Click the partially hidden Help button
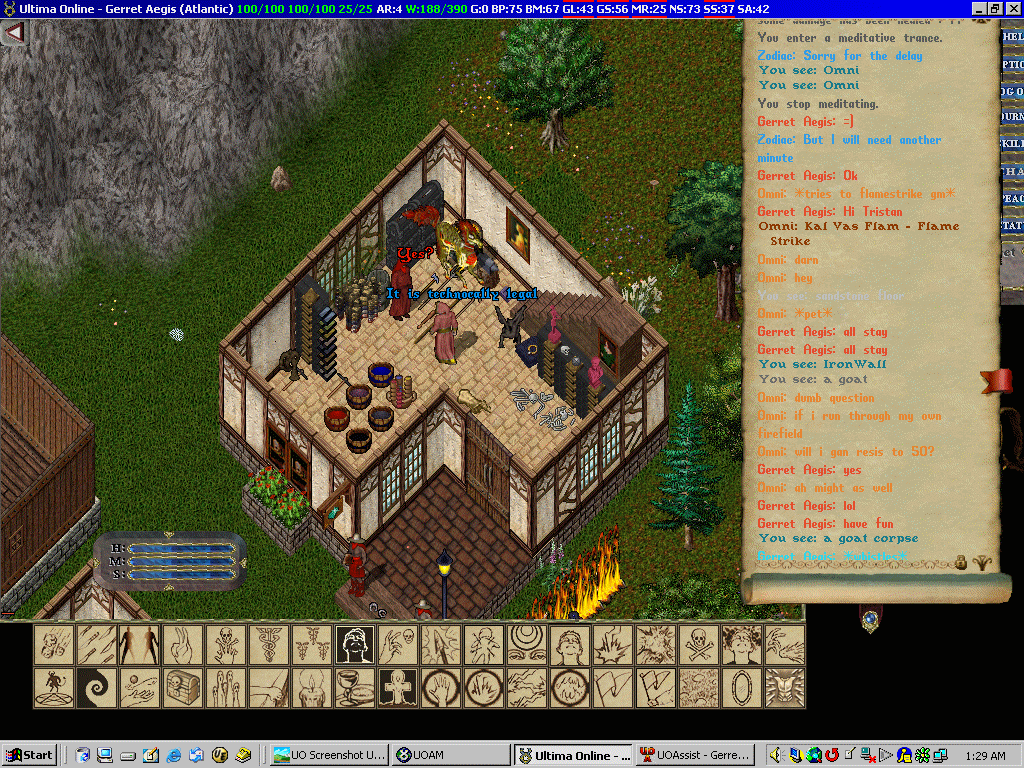Viewport: 1024px width, 768px height. click(x=1012, y=37)
